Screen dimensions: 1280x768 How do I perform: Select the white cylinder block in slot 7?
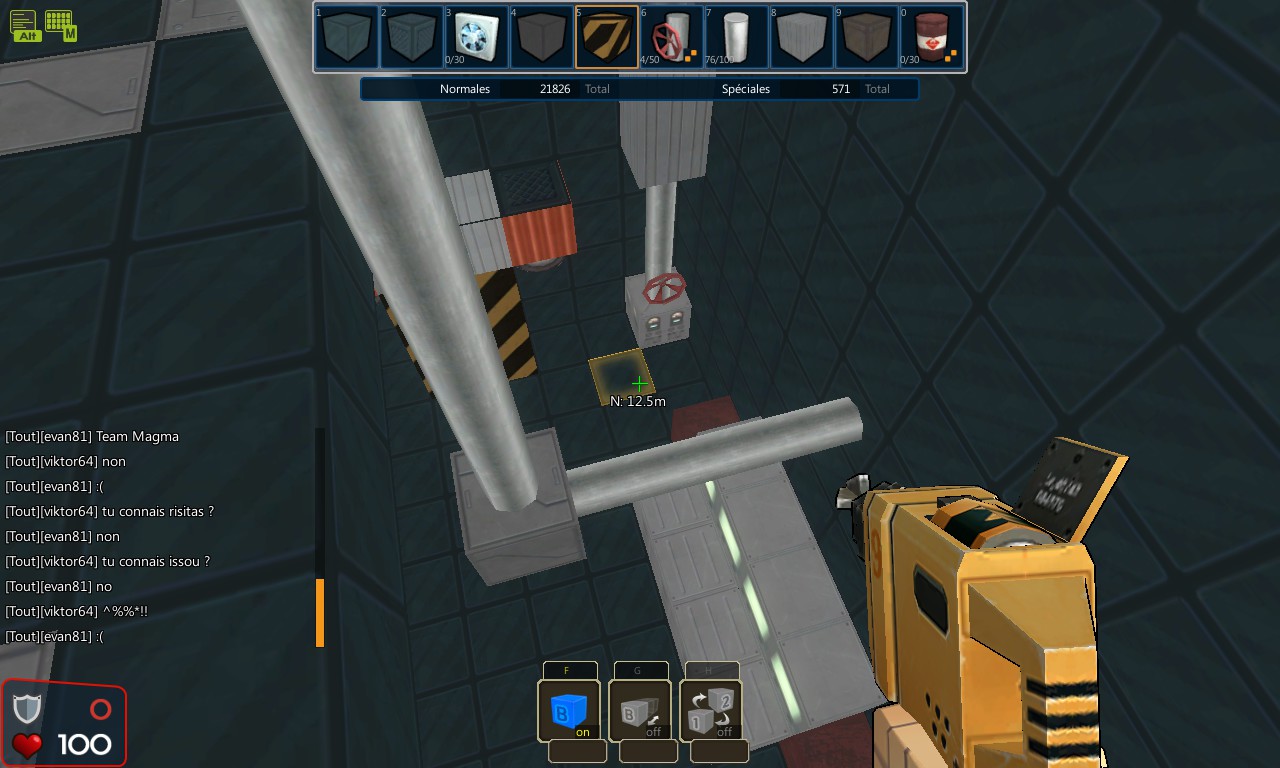click(x=737, y=35)
